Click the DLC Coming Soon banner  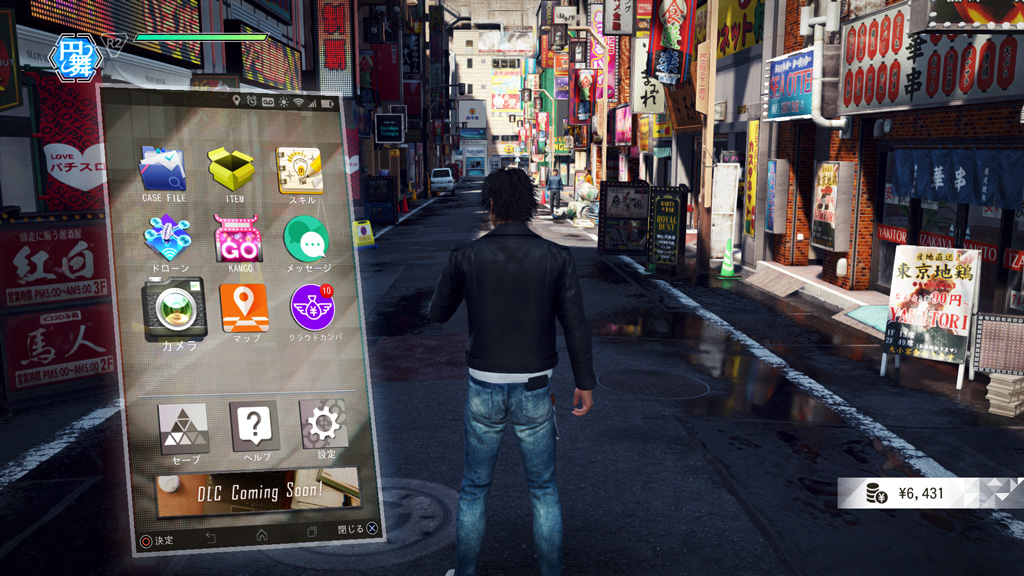tap(258, 491)
